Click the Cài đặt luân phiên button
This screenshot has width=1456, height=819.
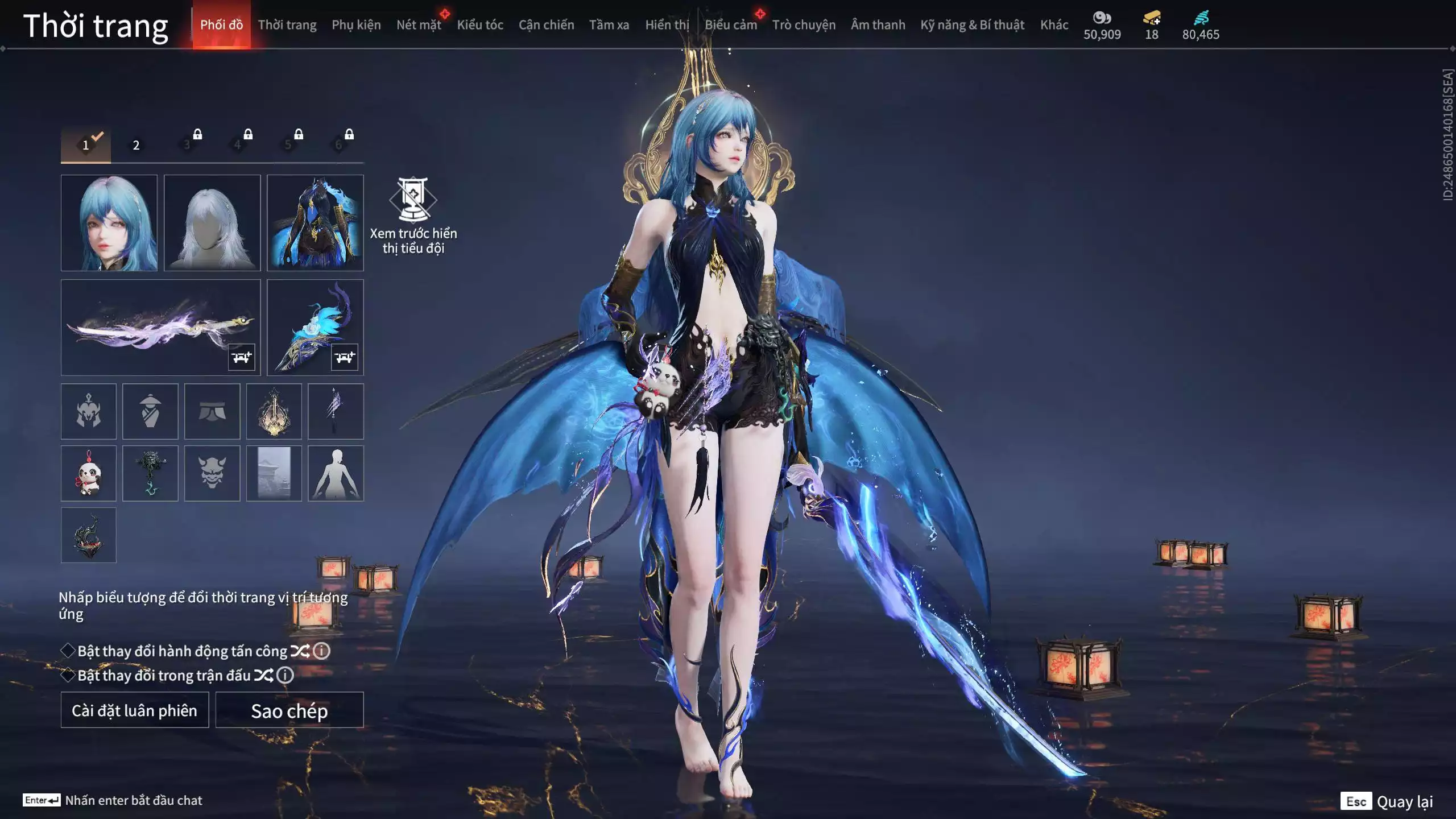pos(135,710)
